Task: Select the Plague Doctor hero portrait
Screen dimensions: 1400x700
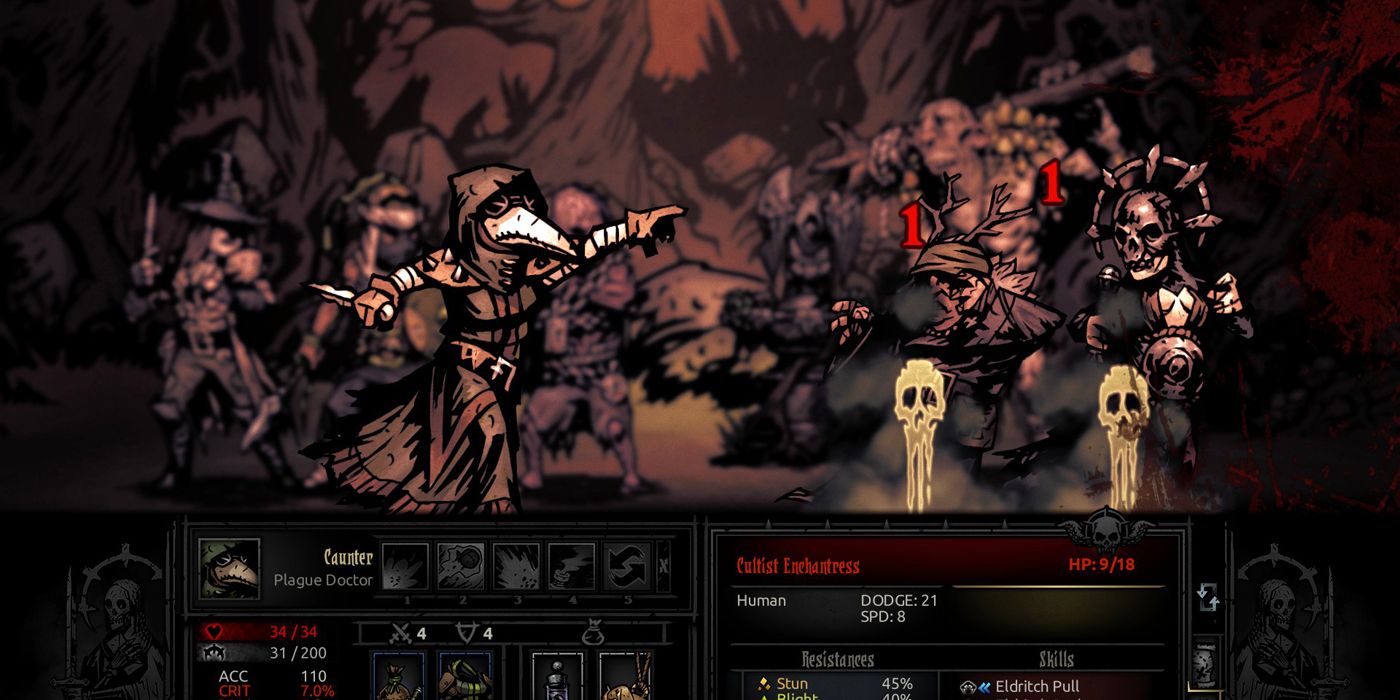Action: [229, 569]
